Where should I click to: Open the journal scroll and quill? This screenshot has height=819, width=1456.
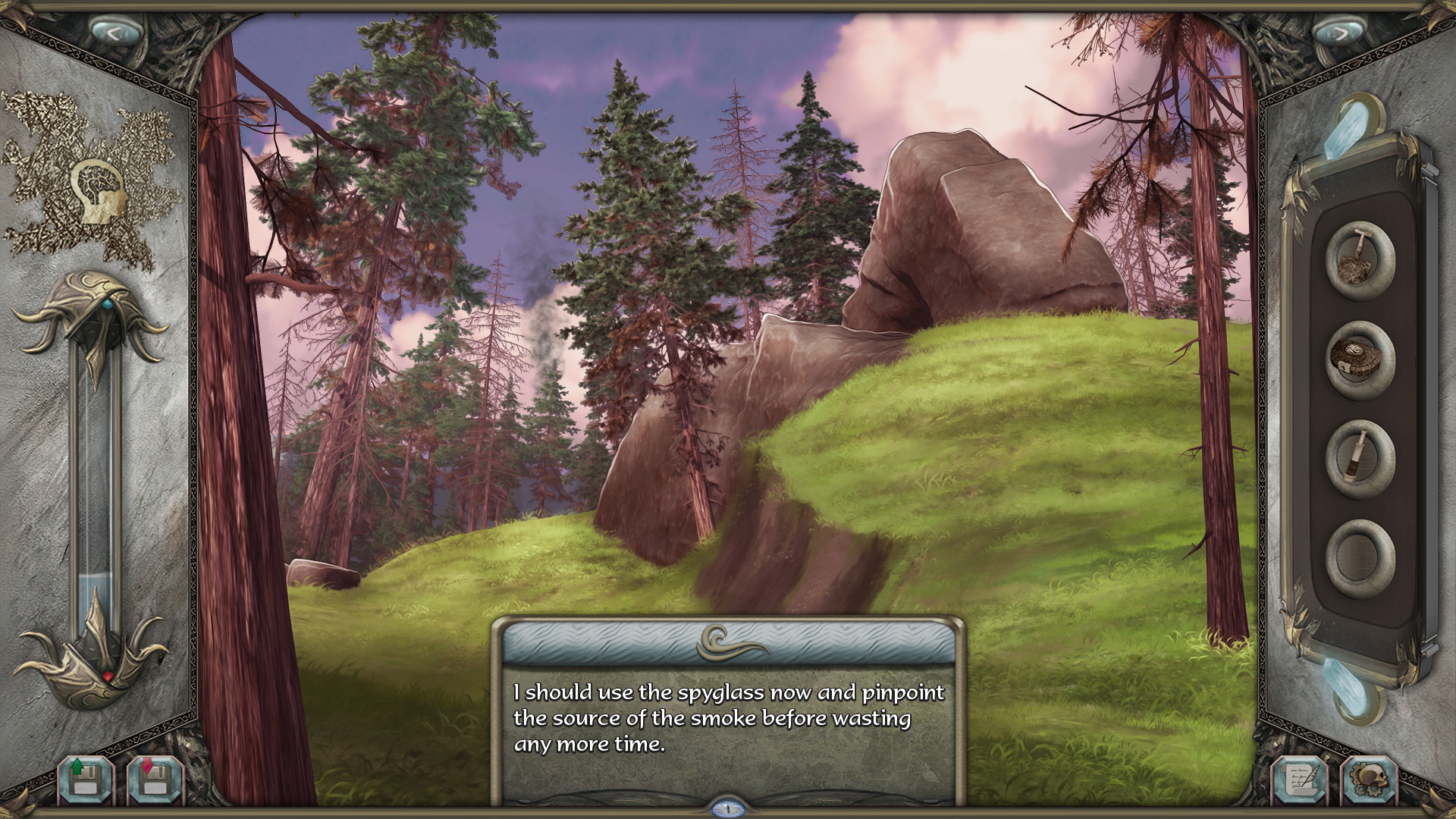tap(1300, 779)
